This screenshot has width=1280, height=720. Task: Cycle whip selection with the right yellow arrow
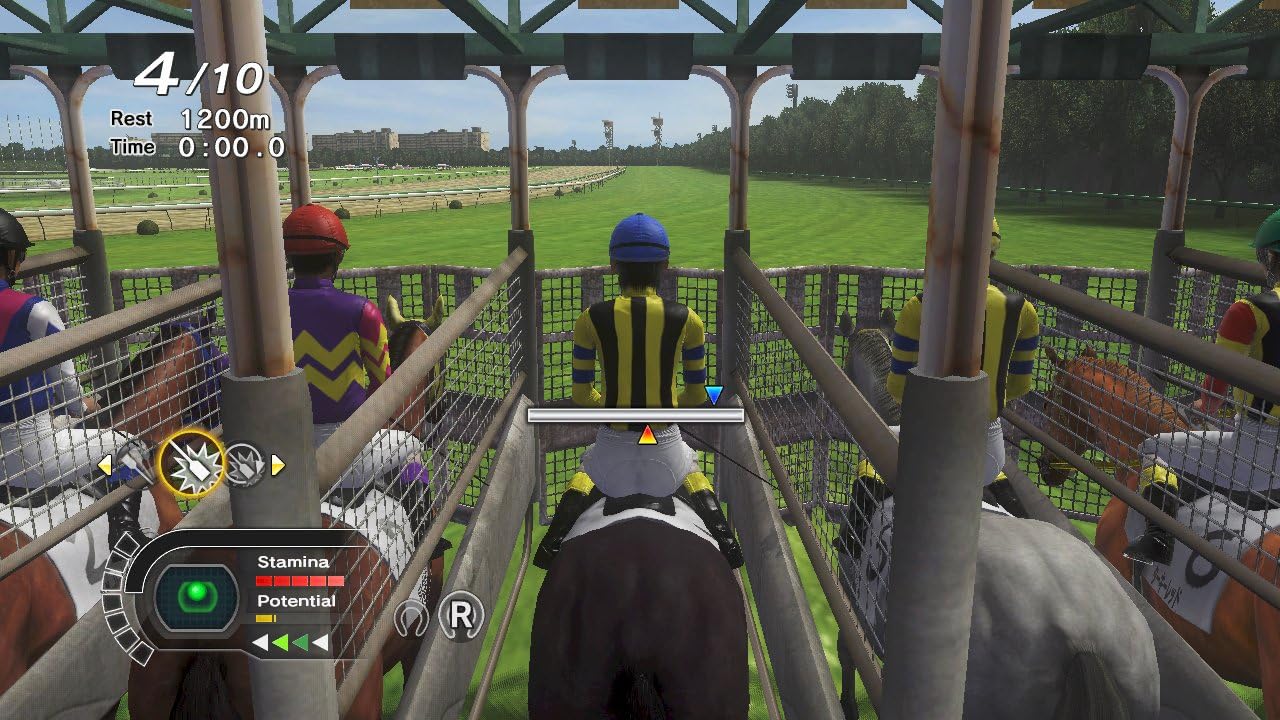(x=277, y=464)
